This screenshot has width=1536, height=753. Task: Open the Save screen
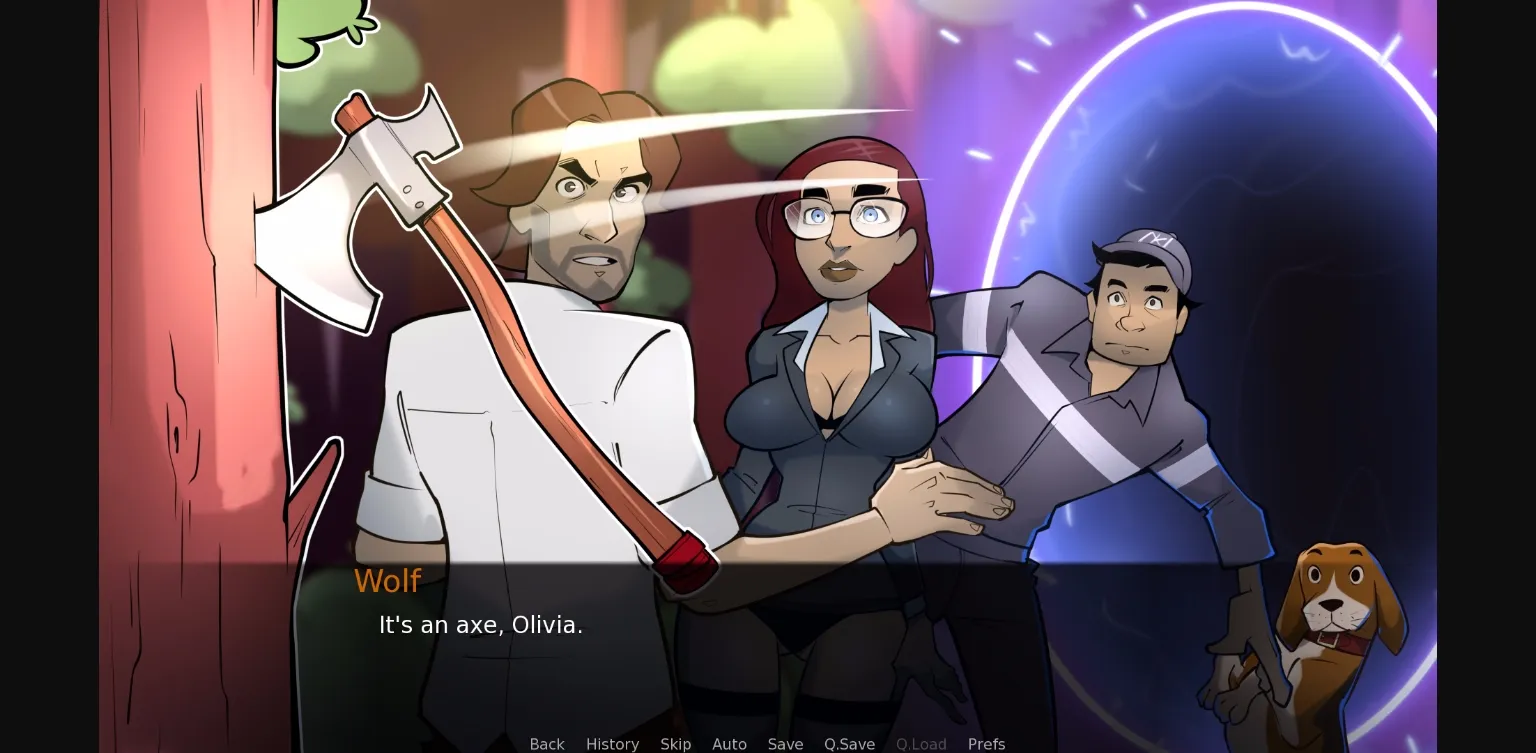785,744
